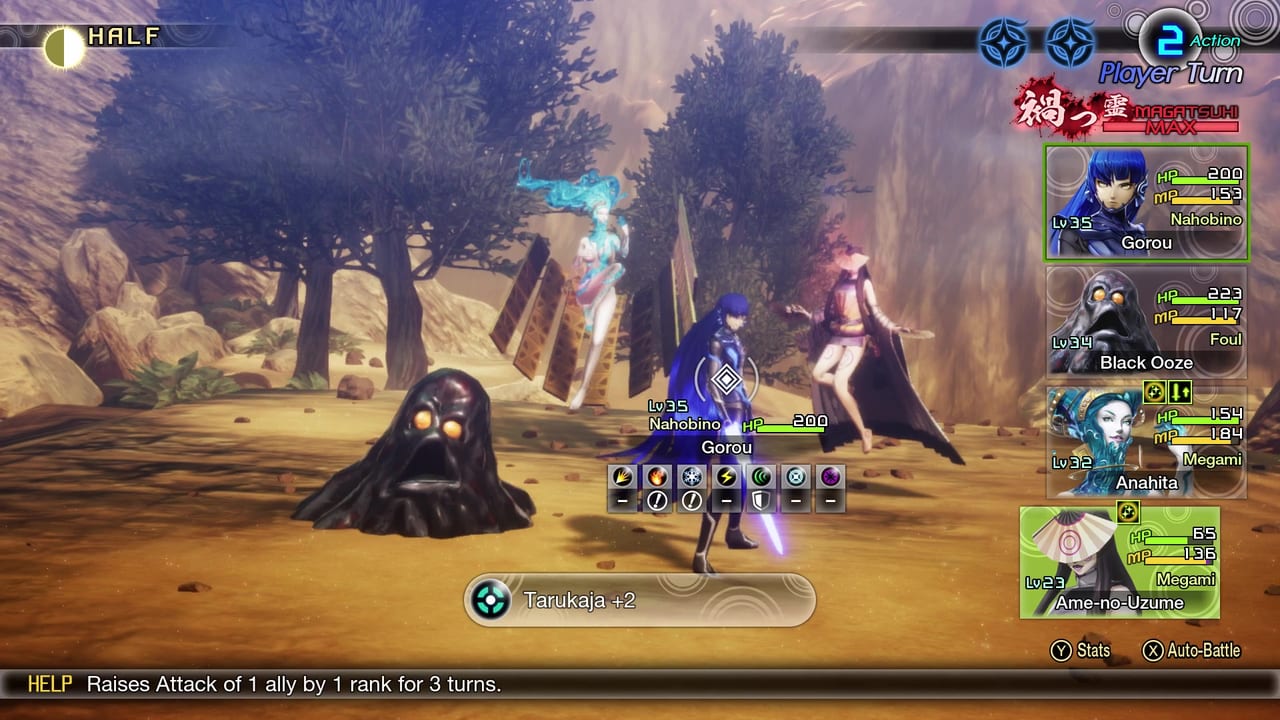
Task: Click the electric bolt affinity icon
Action: tap(726, 477)
